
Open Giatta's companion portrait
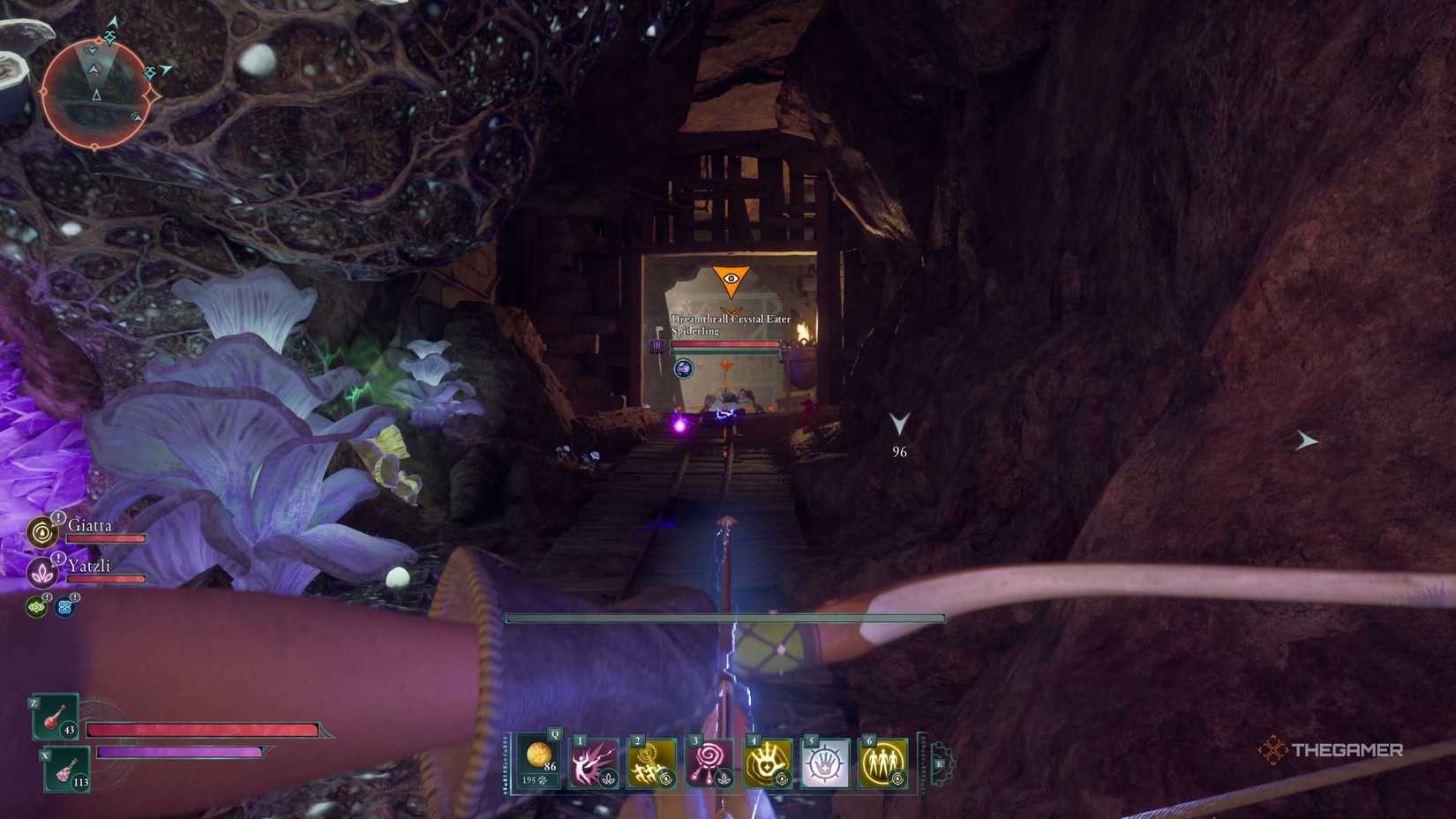click(x=41, y=532)
